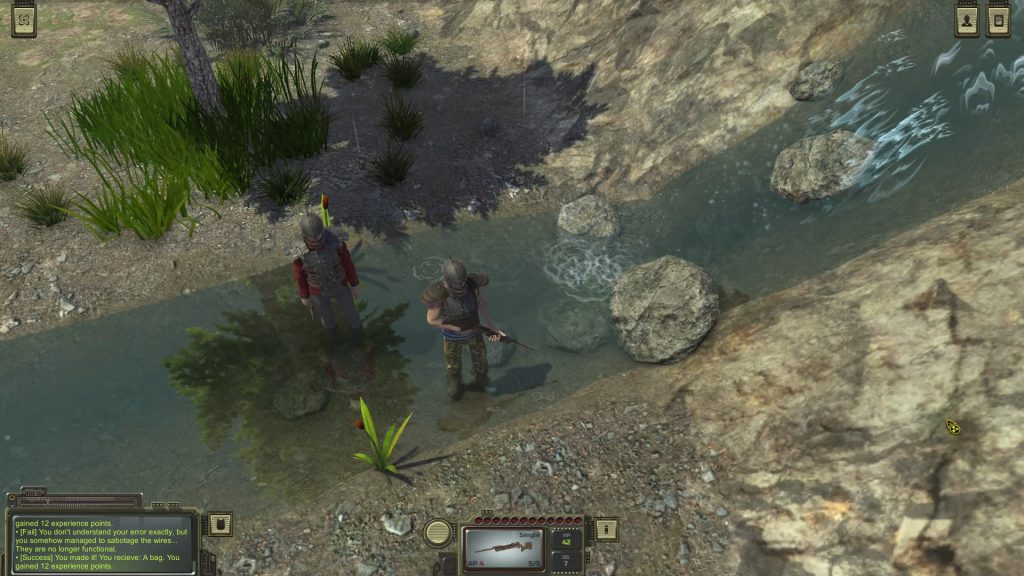
Task: Click the atom-symbol button in the top-left corner
Action: pyautogui.click(x=24, y=18)
